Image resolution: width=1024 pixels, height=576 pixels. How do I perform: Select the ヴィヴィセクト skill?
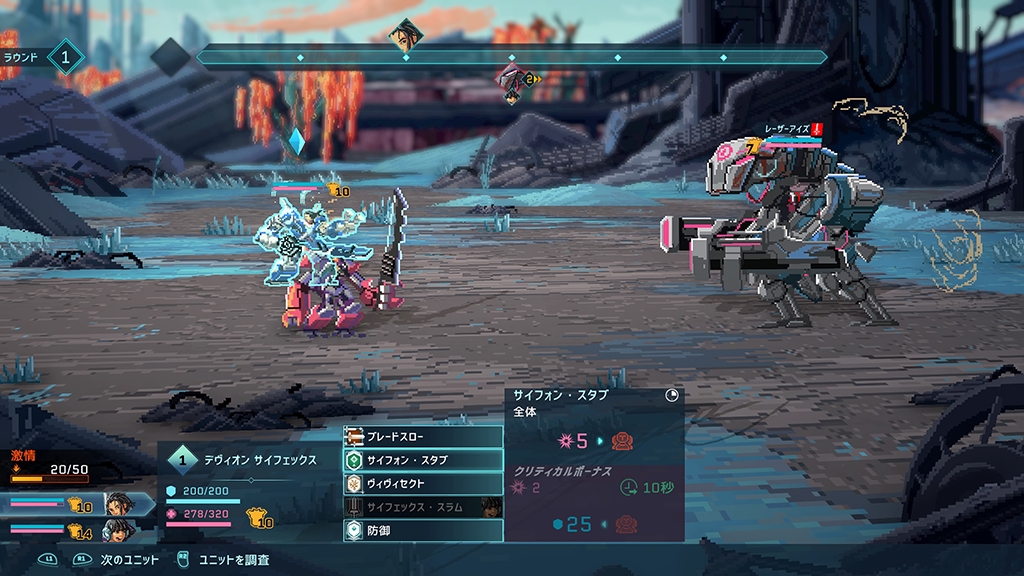[x=422, y=483]
